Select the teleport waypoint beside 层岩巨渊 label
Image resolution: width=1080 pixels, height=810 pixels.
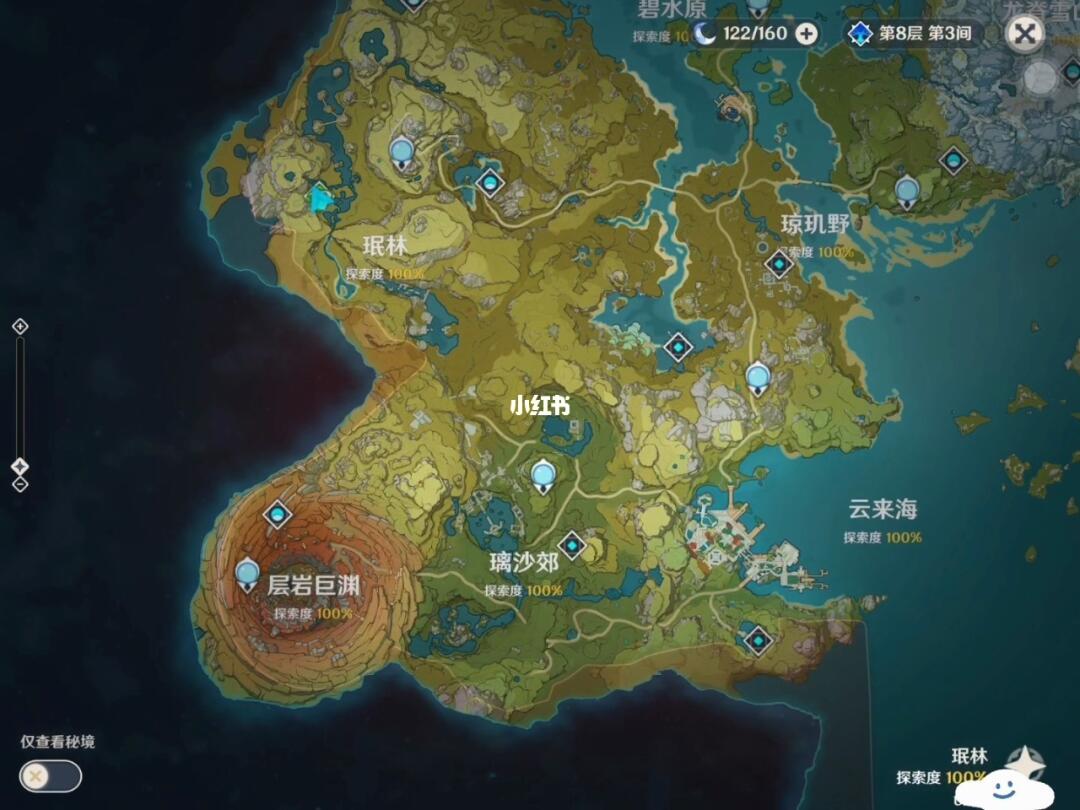[x=248, y=573]
